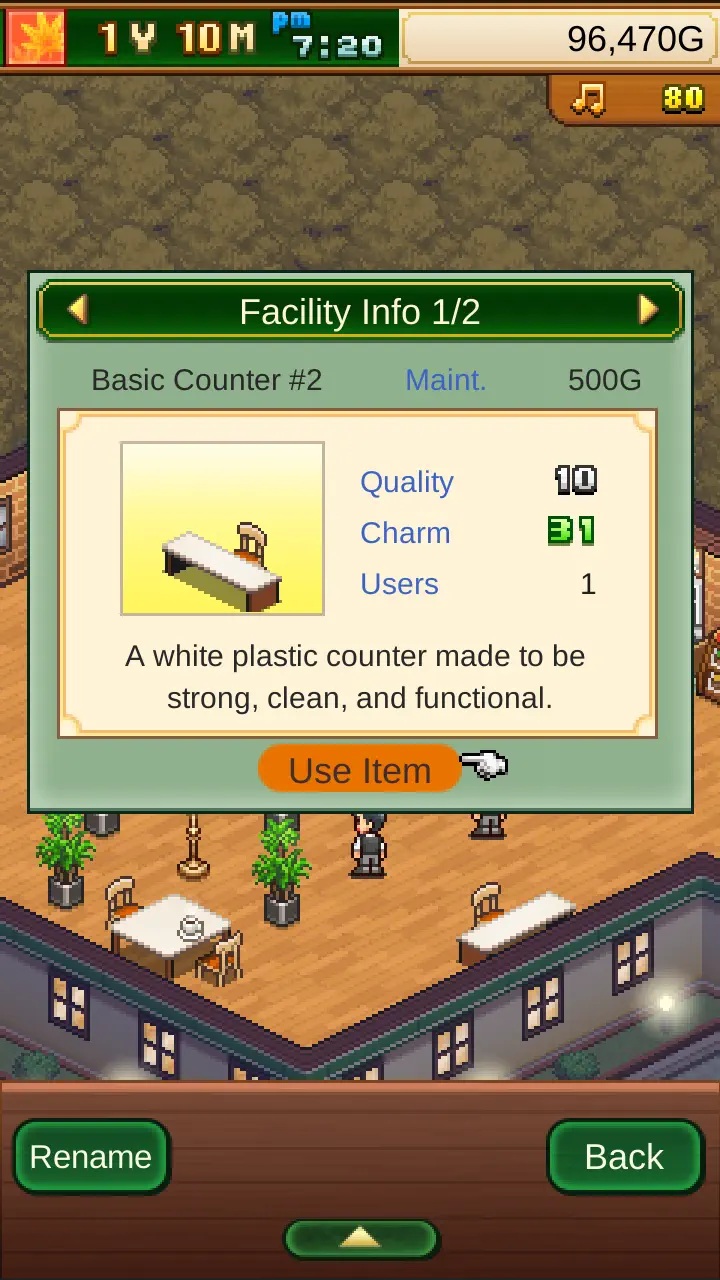Image resolution: width=720 pixels, height=1280 pixels.
Task: Click the orange Use Item button
Action: point(360,770)
